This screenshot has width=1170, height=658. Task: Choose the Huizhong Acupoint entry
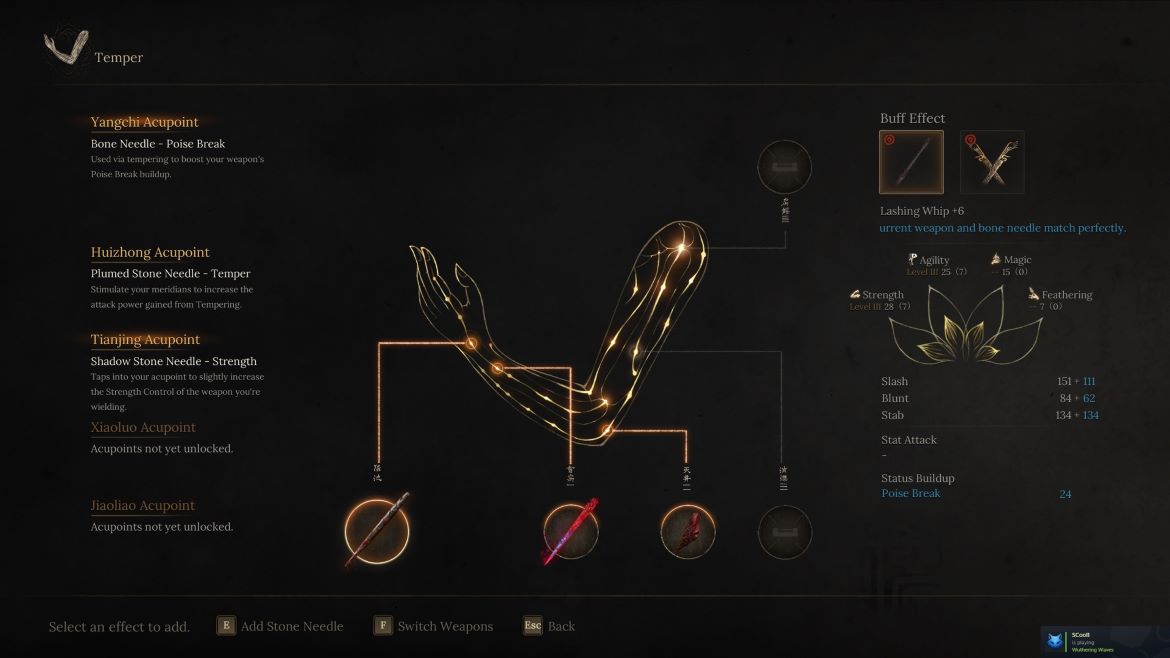click(x=150, y=253)
